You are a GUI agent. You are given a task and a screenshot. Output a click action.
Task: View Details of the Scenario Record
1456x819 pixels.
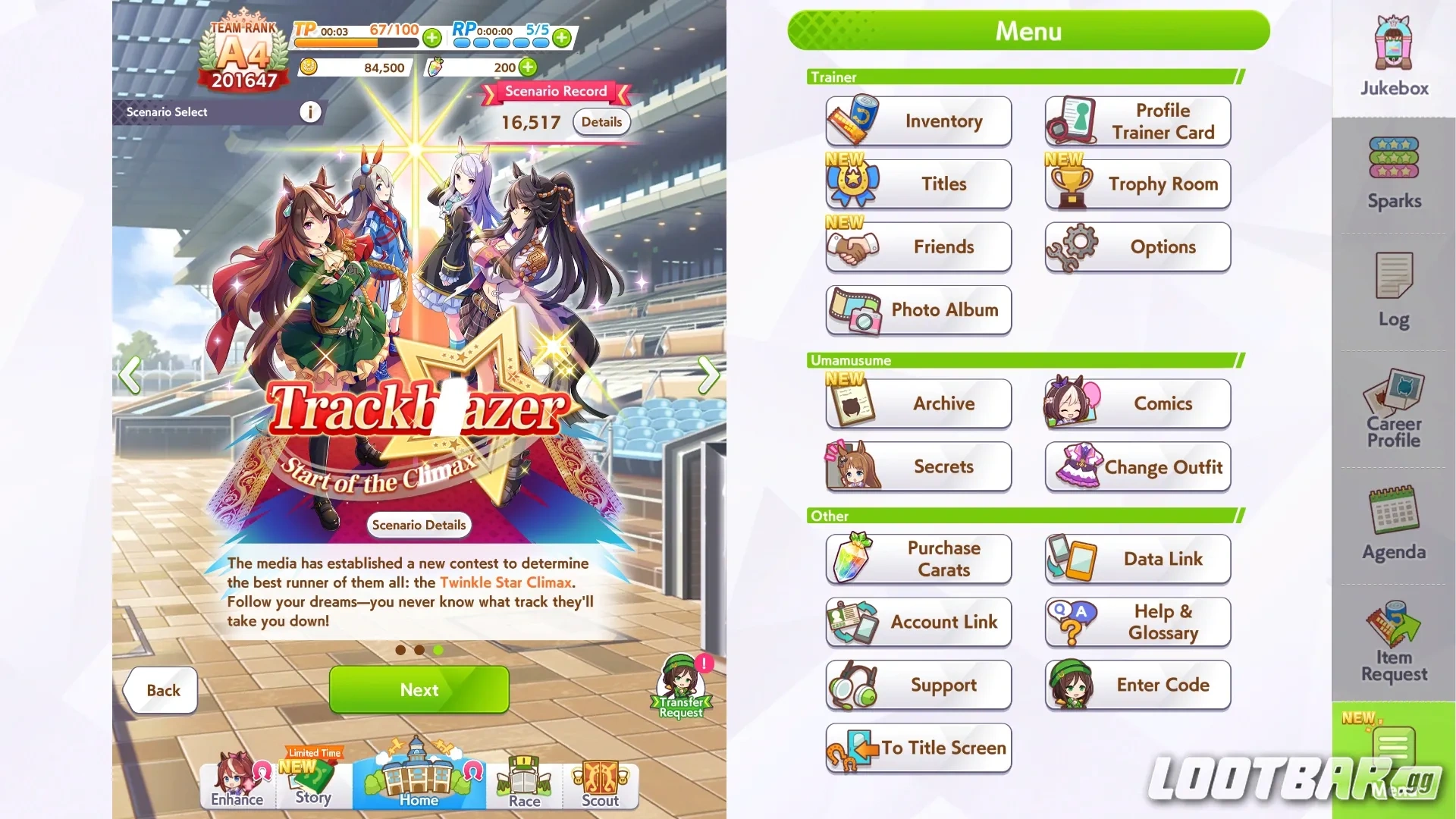point(601,122)
